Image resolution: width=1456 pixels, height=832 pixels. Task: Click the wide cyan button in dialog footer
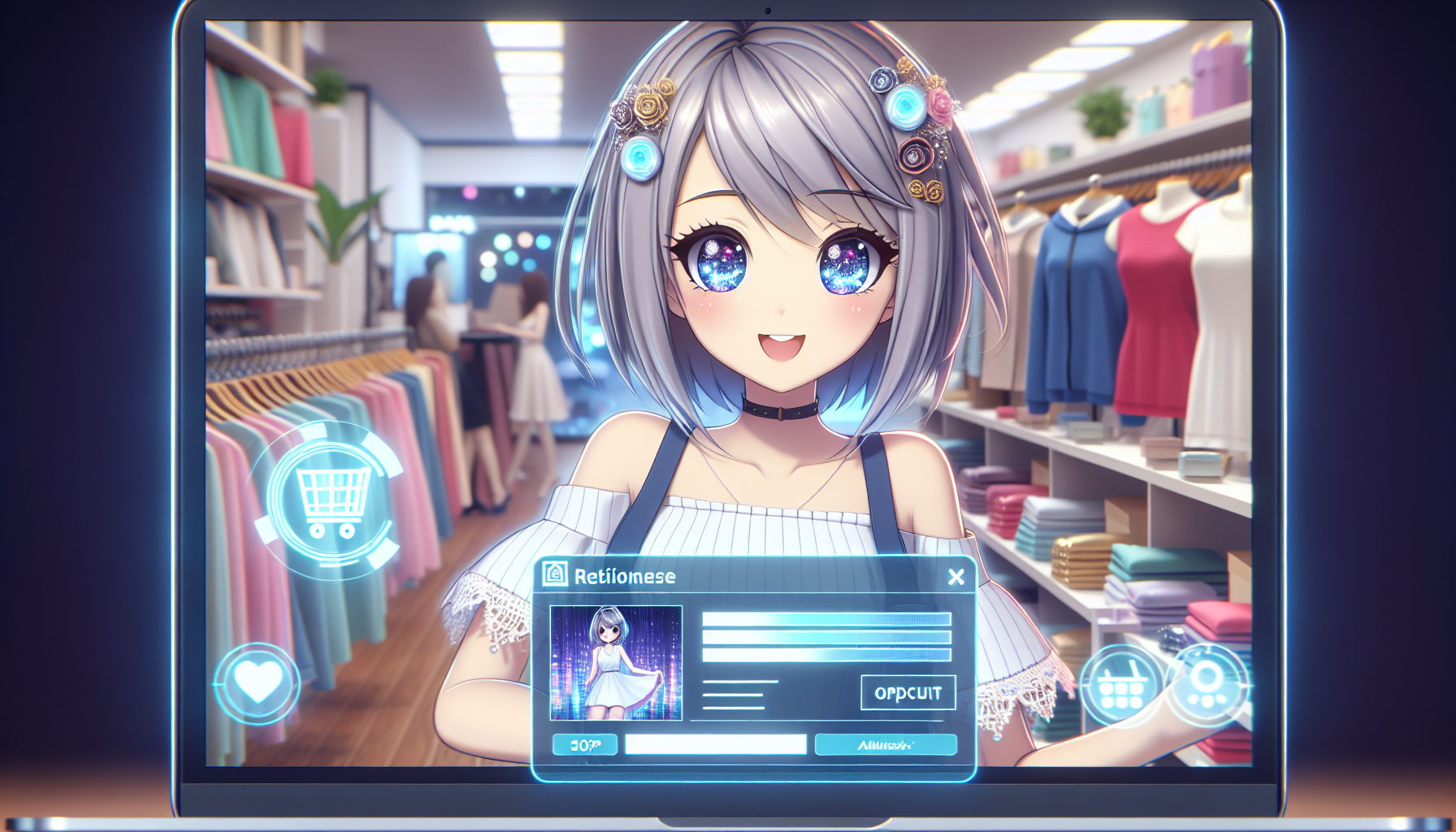point(886,744)
